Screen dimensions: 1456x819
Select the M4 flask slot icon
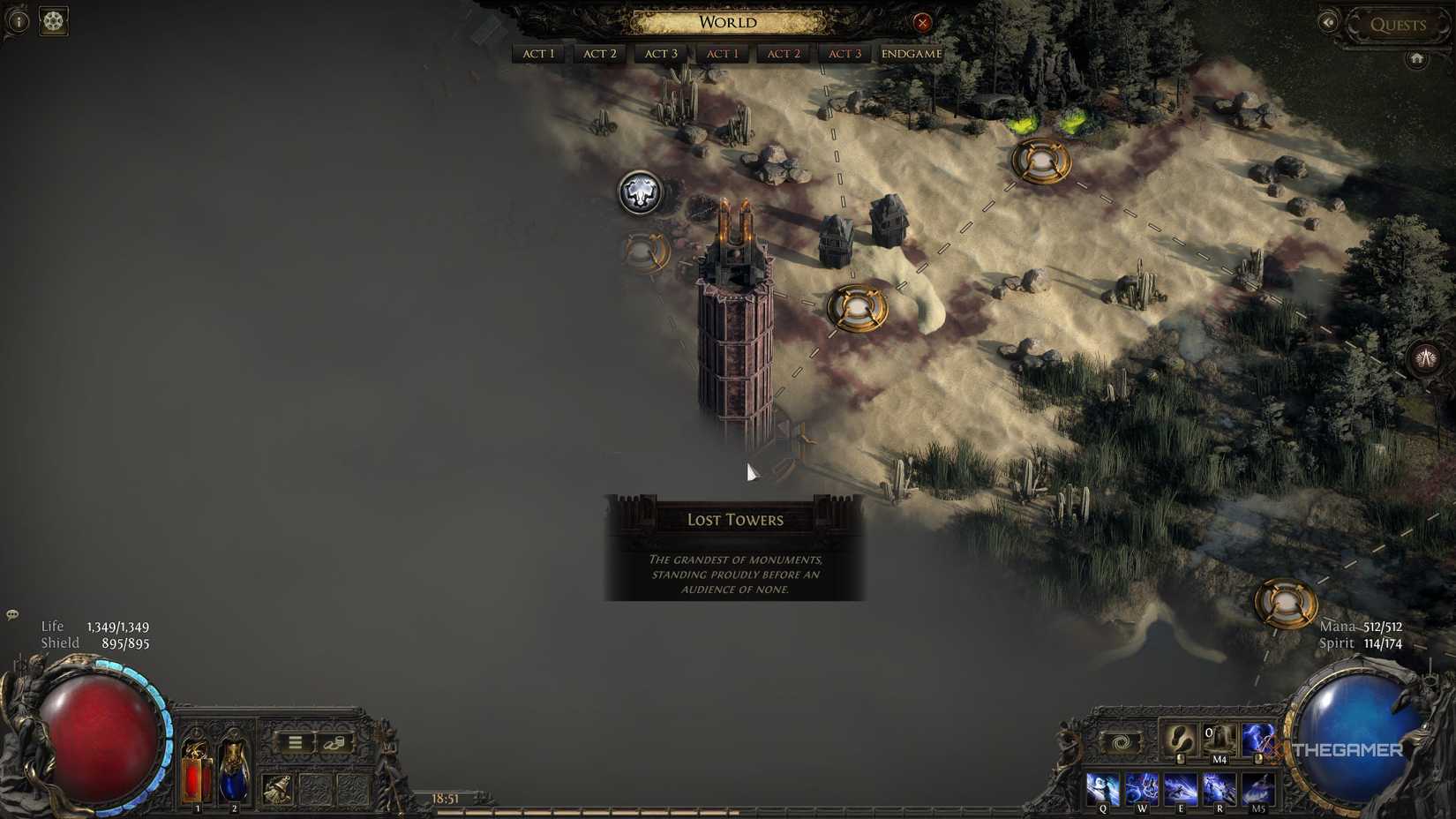(x=1218, y=738)
